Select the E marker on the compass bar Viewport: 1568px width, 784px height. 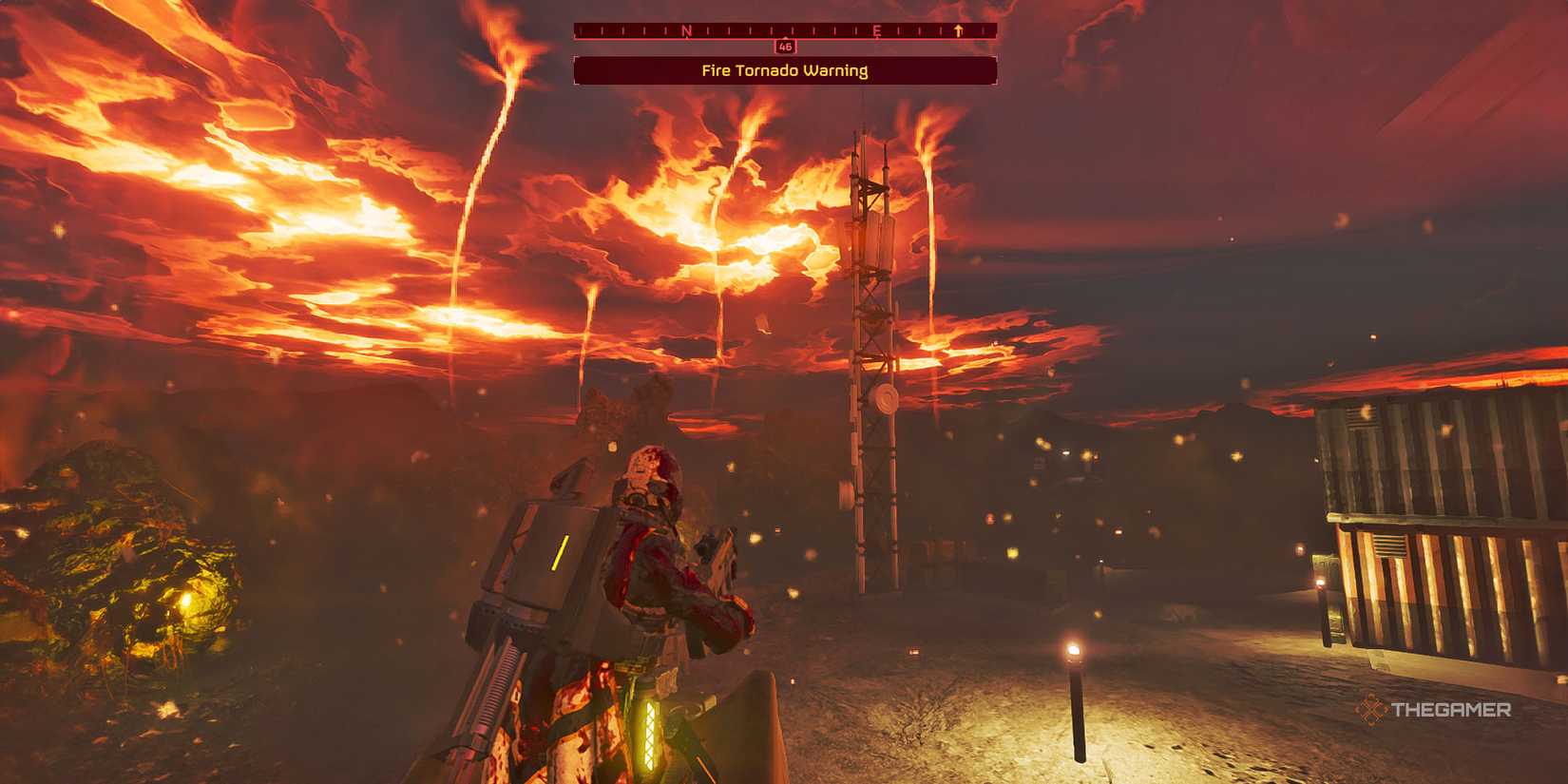(x=877, y=30)
